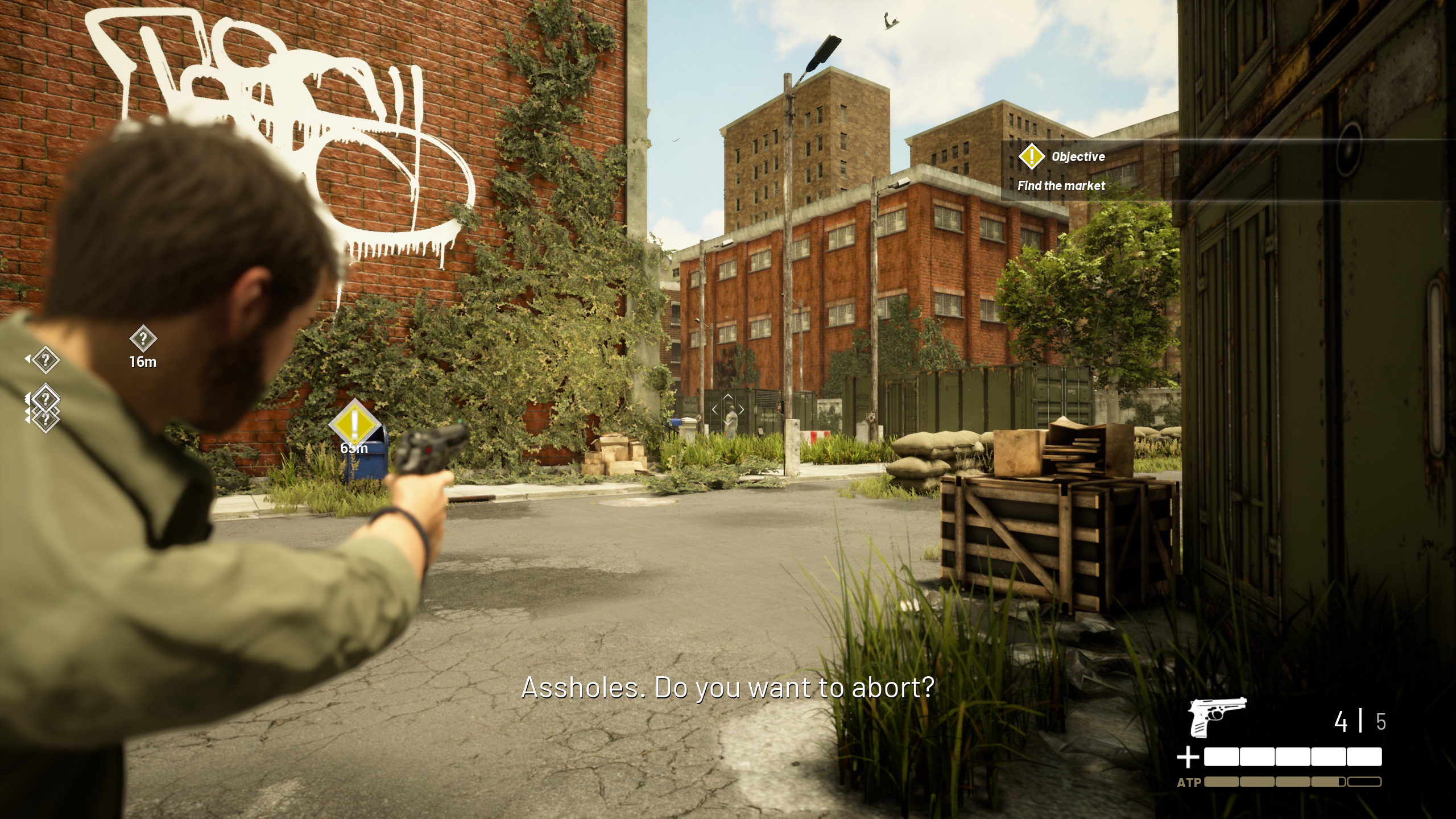Click the question mark marker labeled 16m

[143, 339]
